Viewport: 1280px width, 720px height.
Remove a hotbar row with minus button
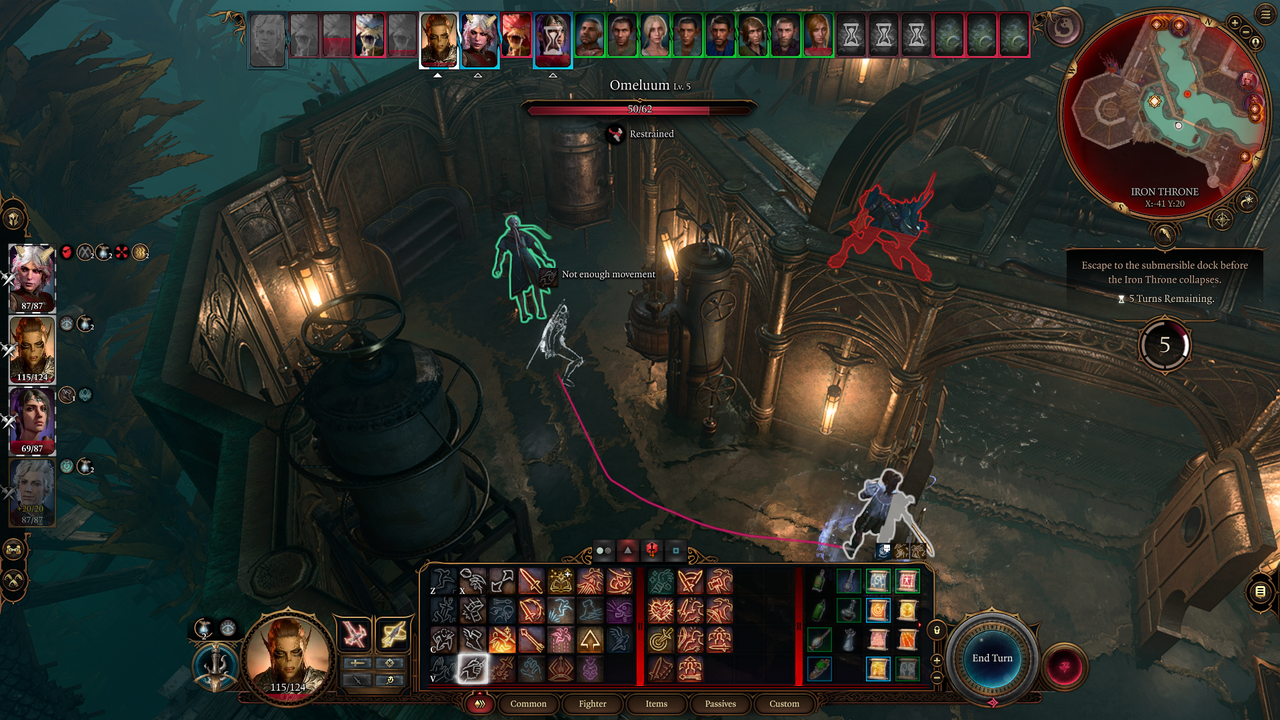click(x=937, y=678)
